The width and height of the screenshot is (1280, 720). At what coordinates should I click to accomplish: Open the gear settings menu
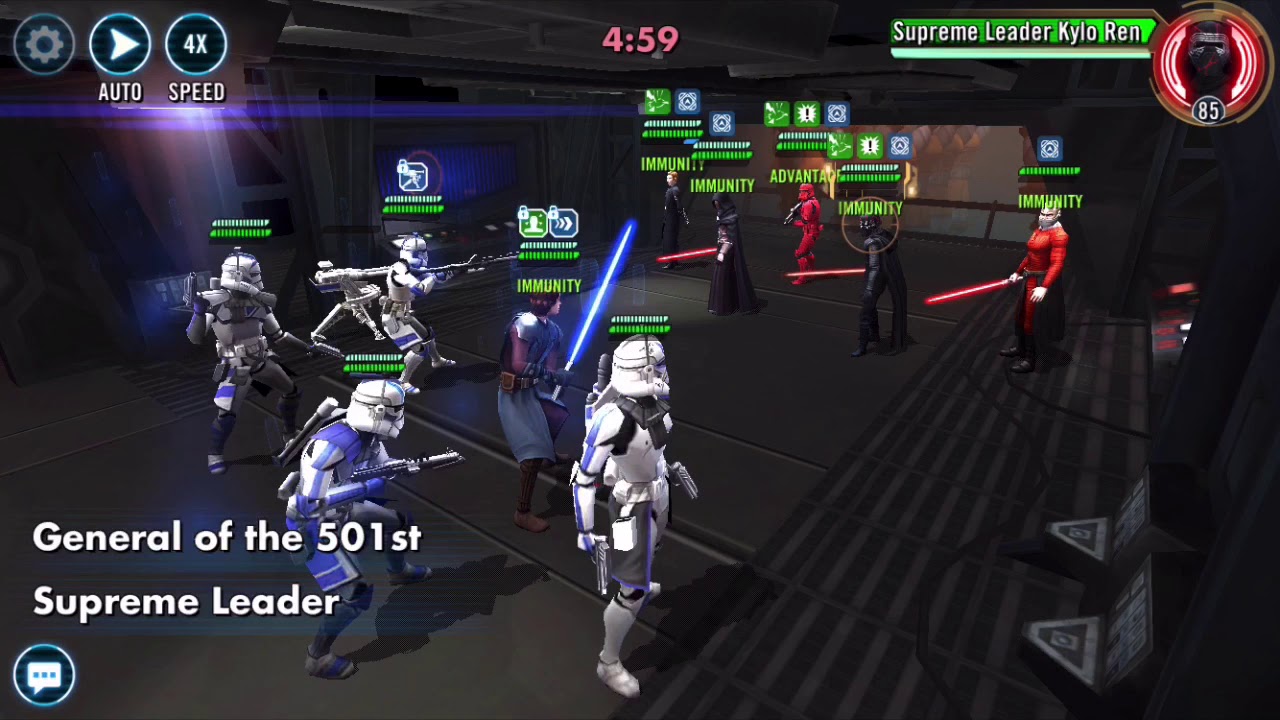tap(44, 44)
